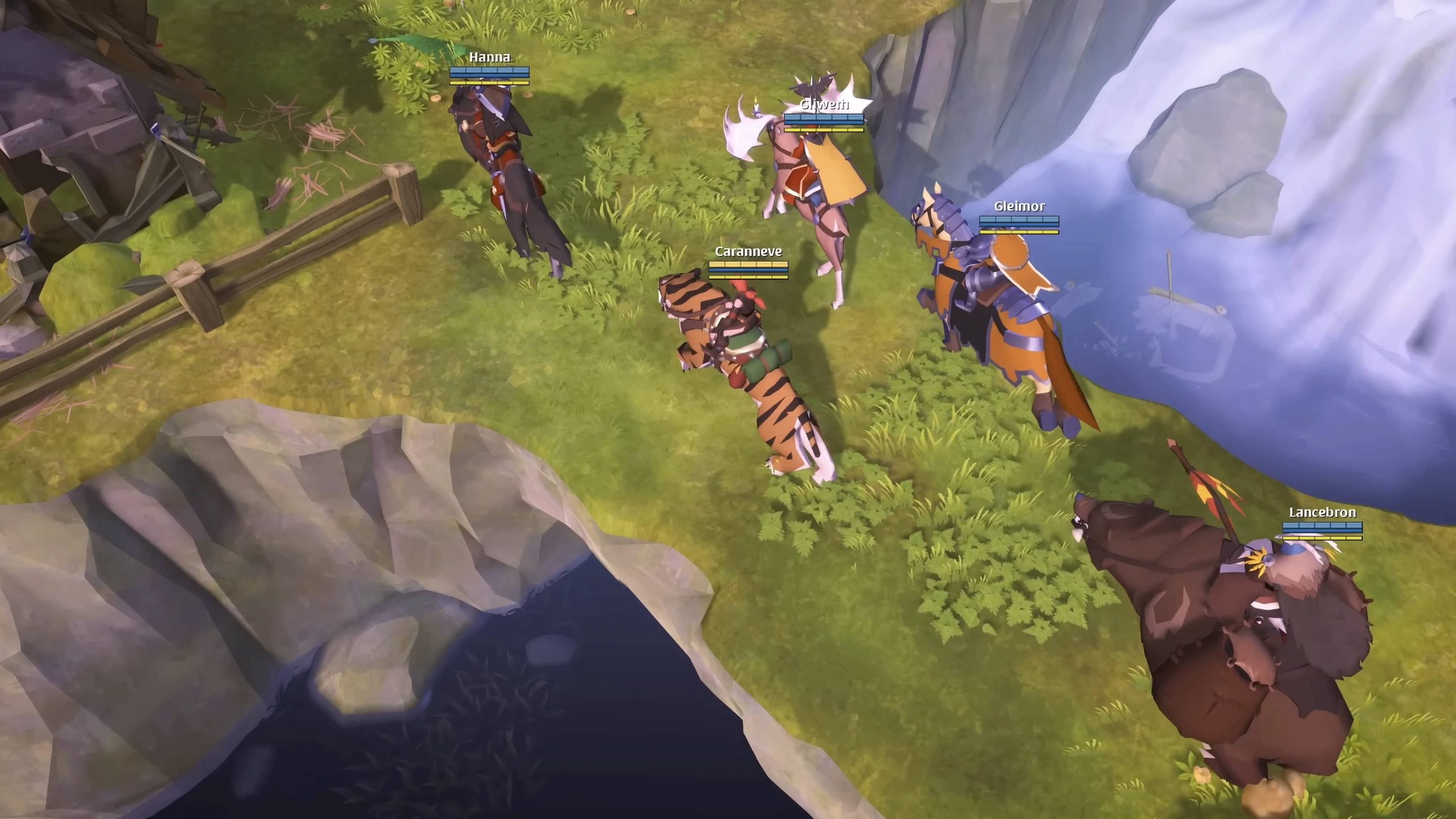
Task: Choose Lancebron's nameplate
Action: 1322,512
